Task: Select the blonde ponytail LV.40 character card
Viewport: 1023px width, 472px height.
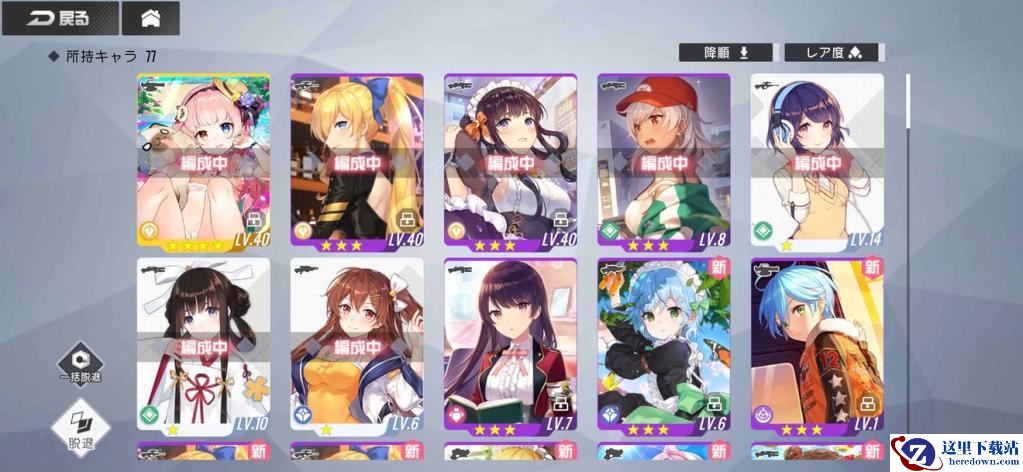Action: click(x=357, y=160)
